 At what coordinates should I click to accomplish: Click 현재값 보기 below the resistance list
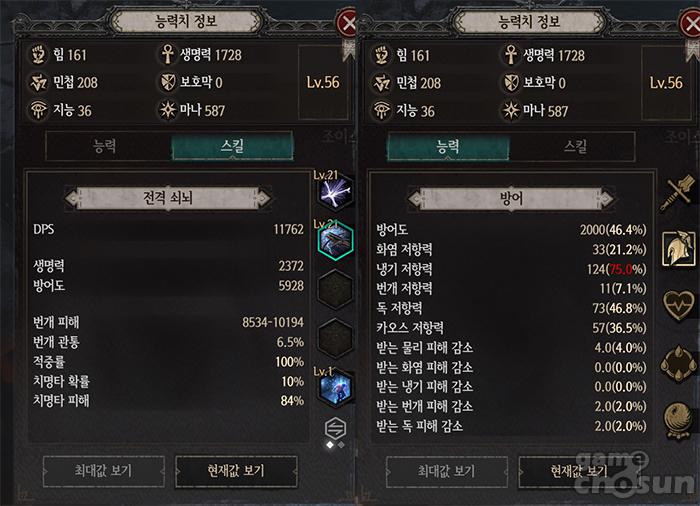click(580, 471)
